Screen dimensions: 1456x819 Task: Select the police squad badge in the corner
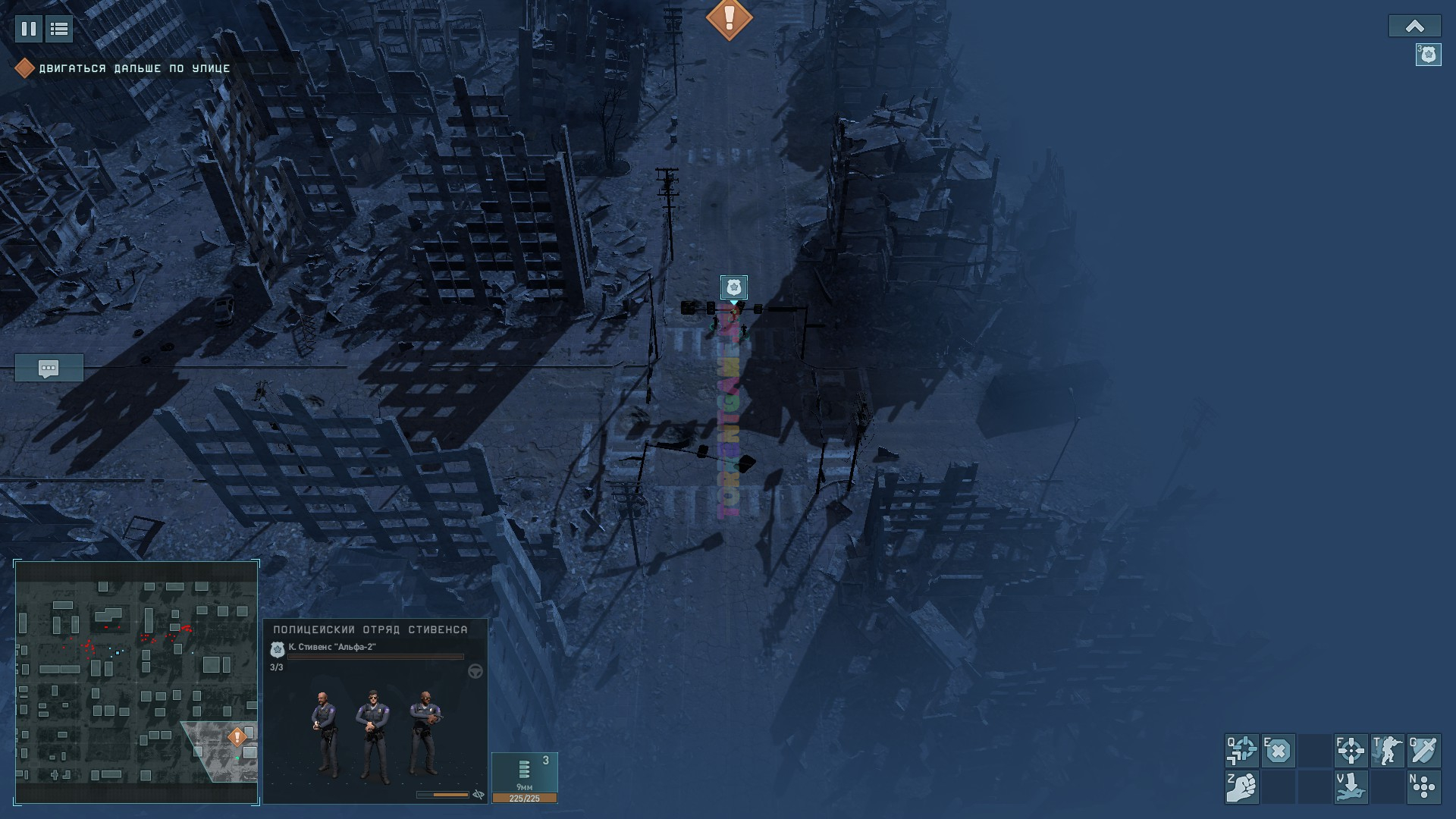1428,55
